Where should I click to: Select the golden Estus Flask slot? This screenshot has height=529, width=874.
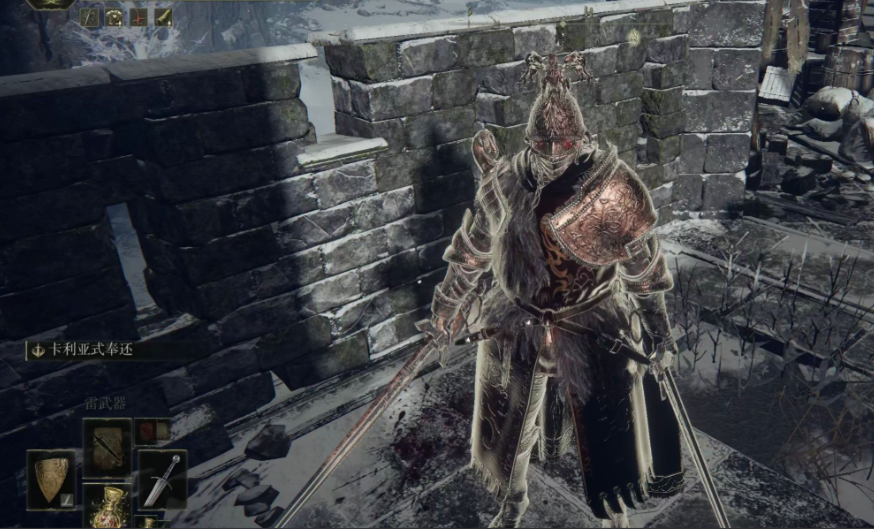tap(106, 506)
